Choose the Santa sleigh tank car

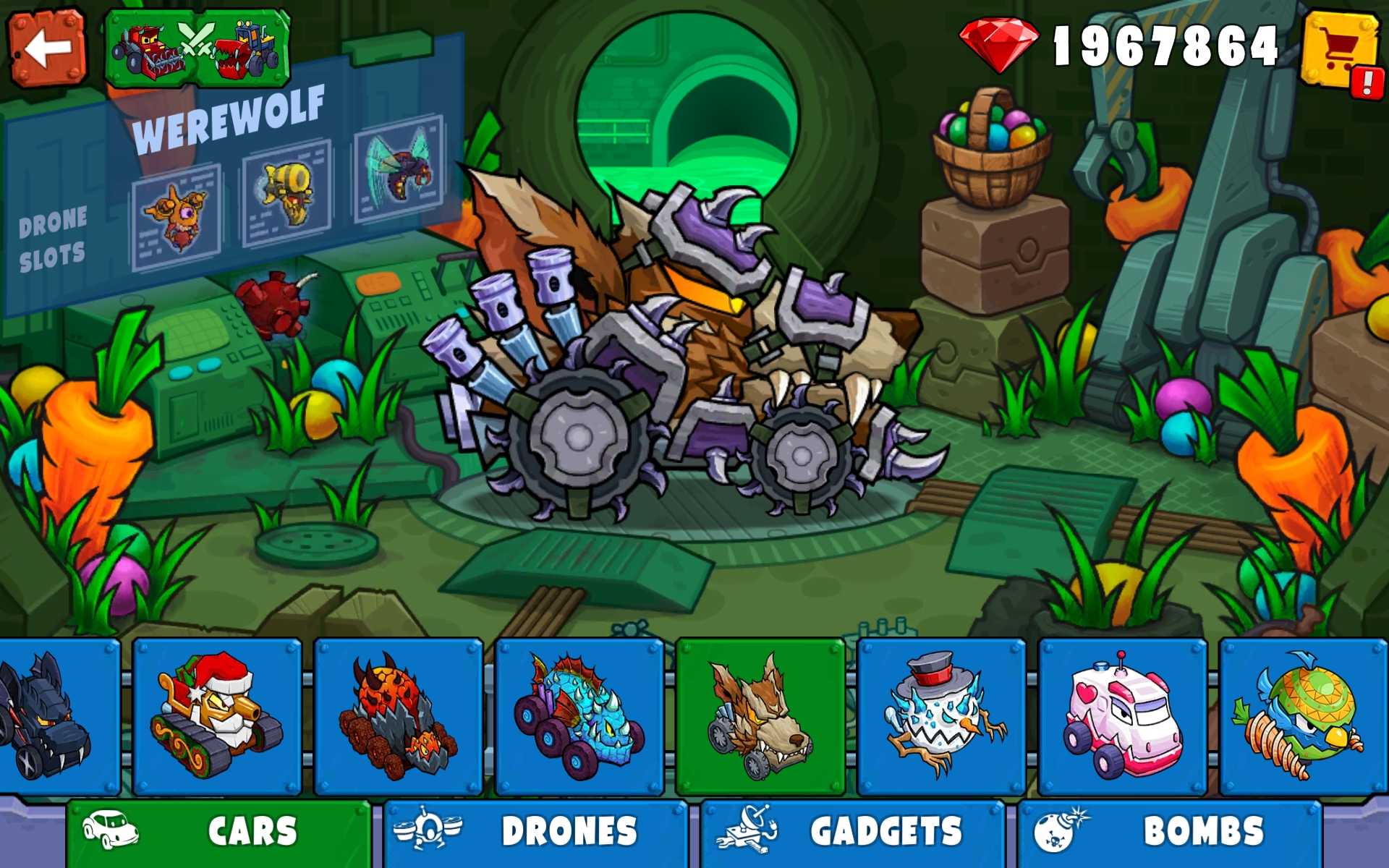[x=217, y=716]
